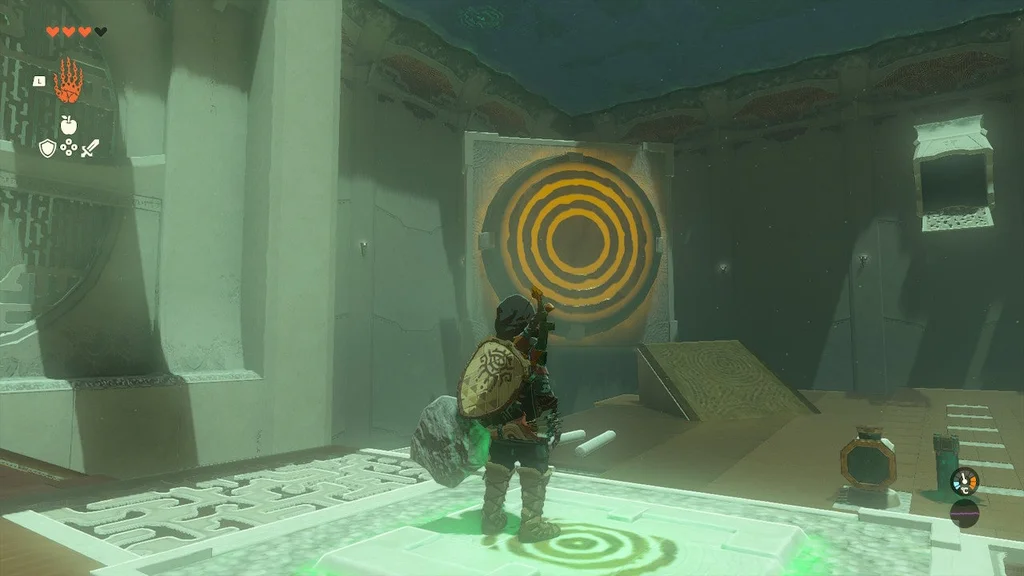Choose the sword weapon icon

click(91, 149)
